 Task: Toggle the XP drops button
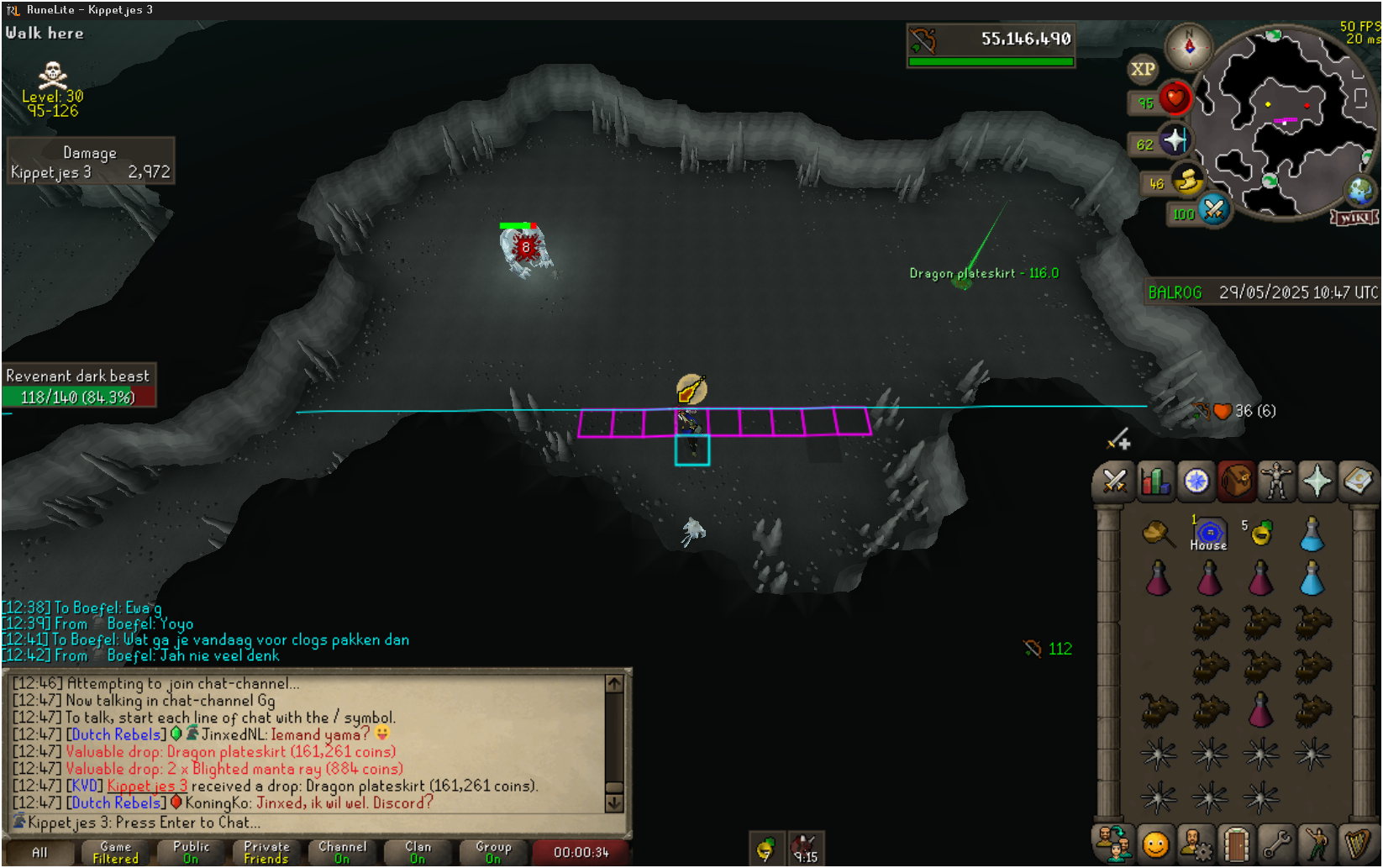1143,70
